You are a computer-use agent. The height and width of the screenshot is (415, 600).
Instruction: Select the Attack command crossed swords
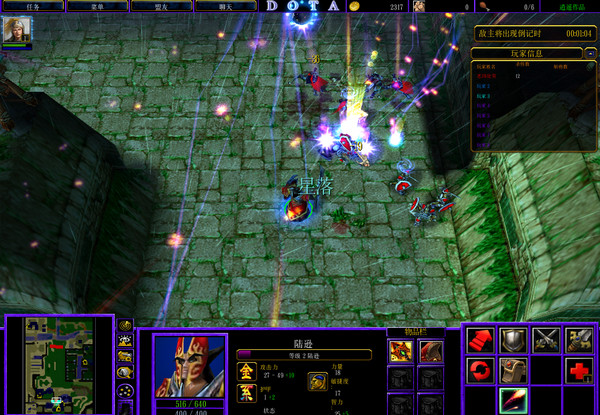pos(546,340)
